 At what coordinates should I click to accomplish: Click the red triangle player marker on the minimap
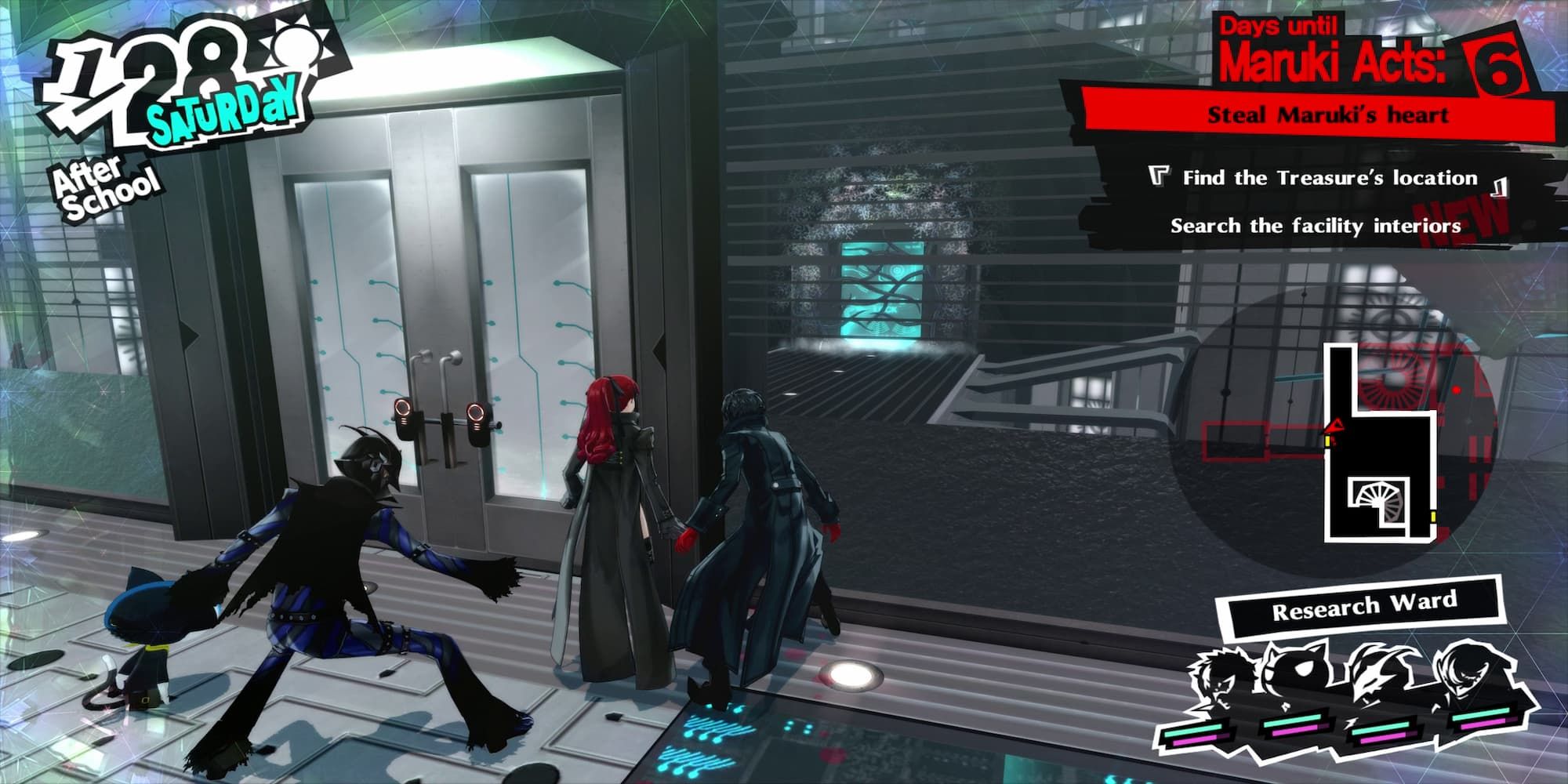tap(1336, 426)
